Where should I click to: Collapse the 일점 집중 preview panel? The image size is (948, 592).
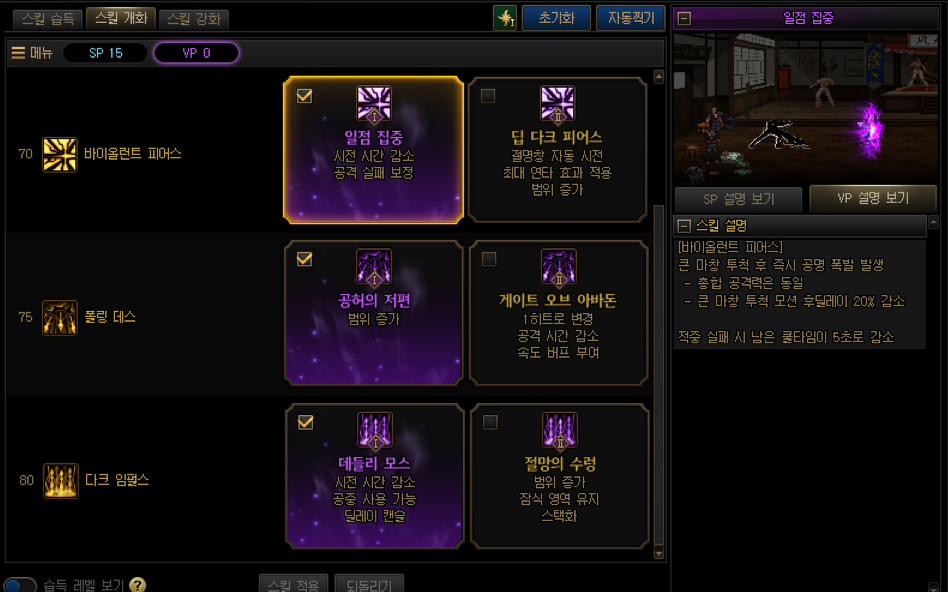tap(685, 17)
